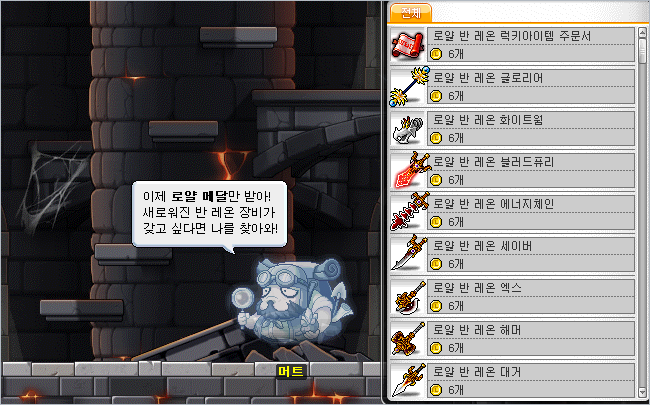Switch to the 전체 tab
650x405 pixels.
(x=411, y=13)
